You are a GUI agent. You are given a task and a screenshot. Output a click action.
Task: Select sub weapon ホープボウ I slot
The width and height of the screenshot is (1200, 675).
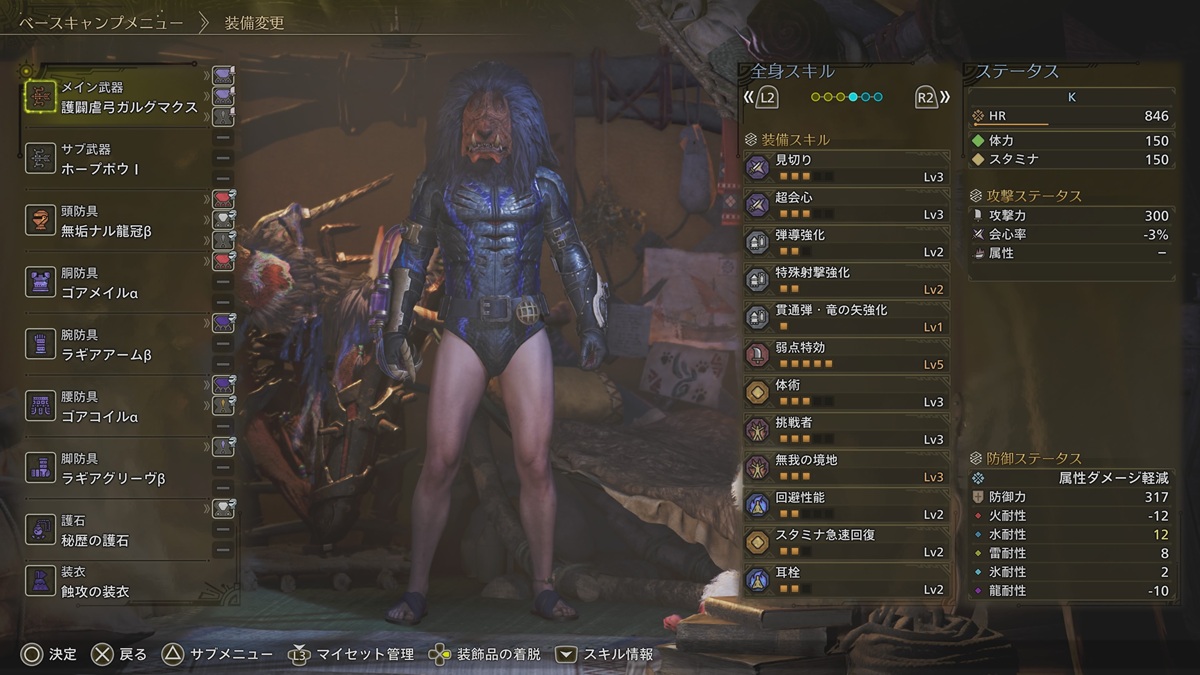click(x=118, y=159)
